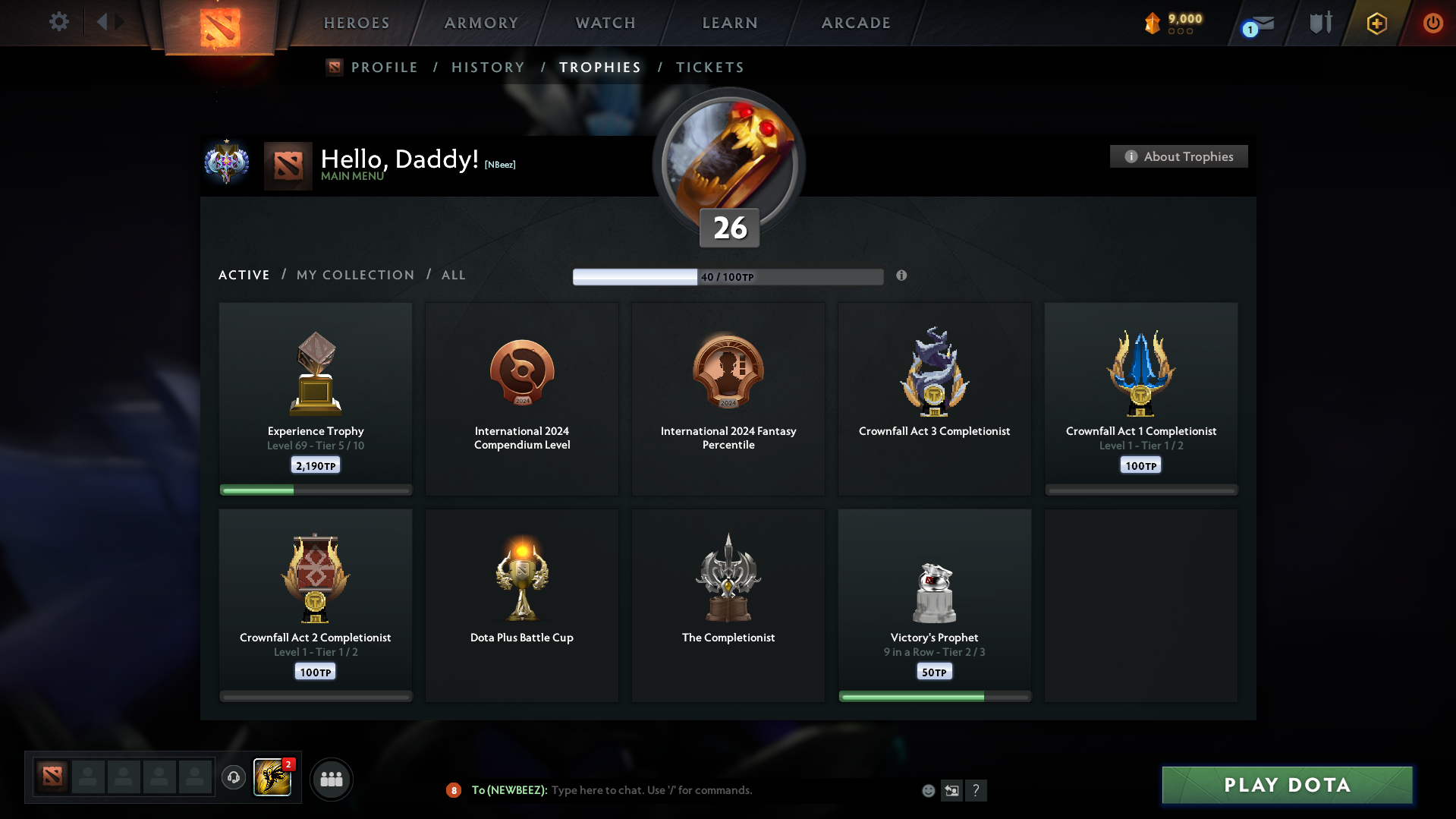
Task: Open the chat channel selector icon
Action: click(x=951, y=790)
